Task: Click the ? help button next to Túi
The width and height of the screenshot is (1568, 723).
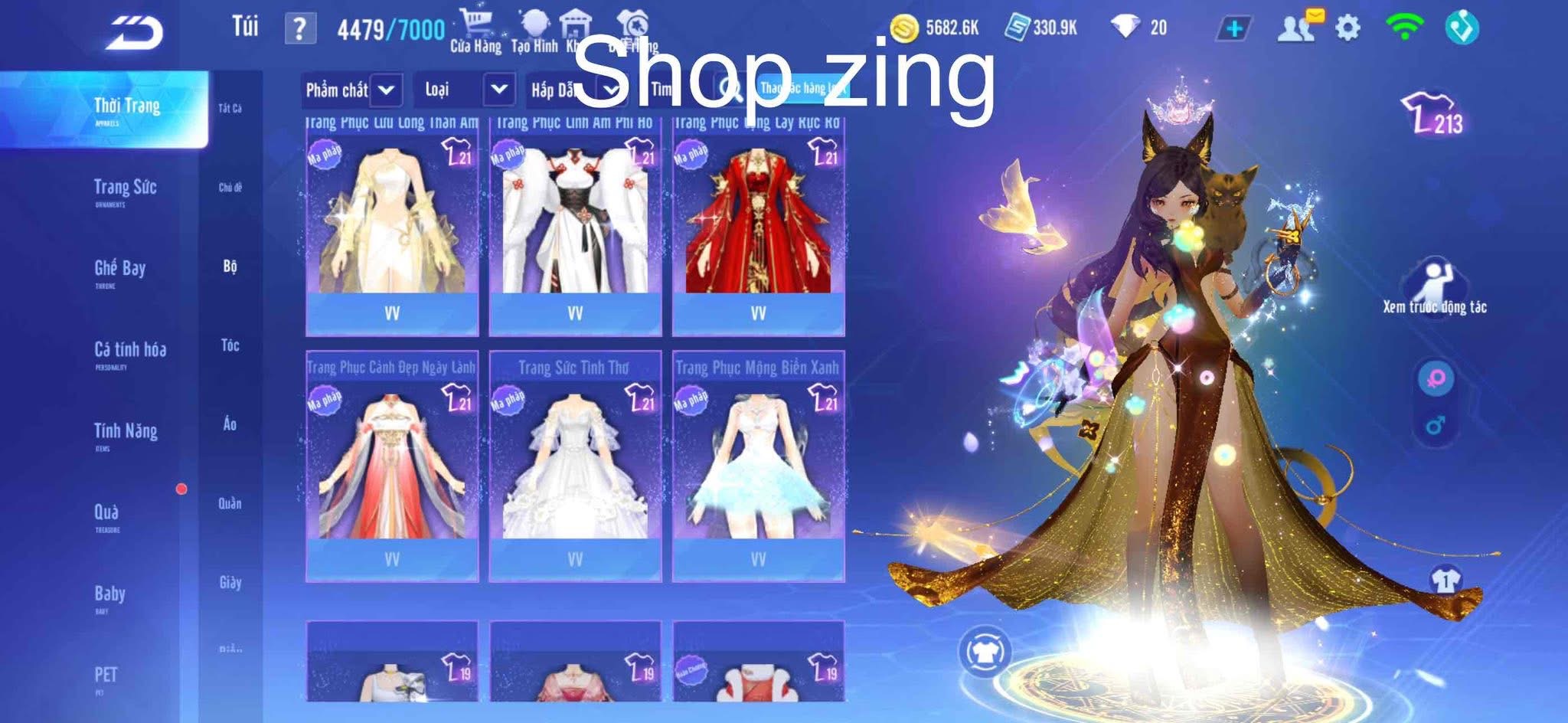Action: click(x=299, y=29)
